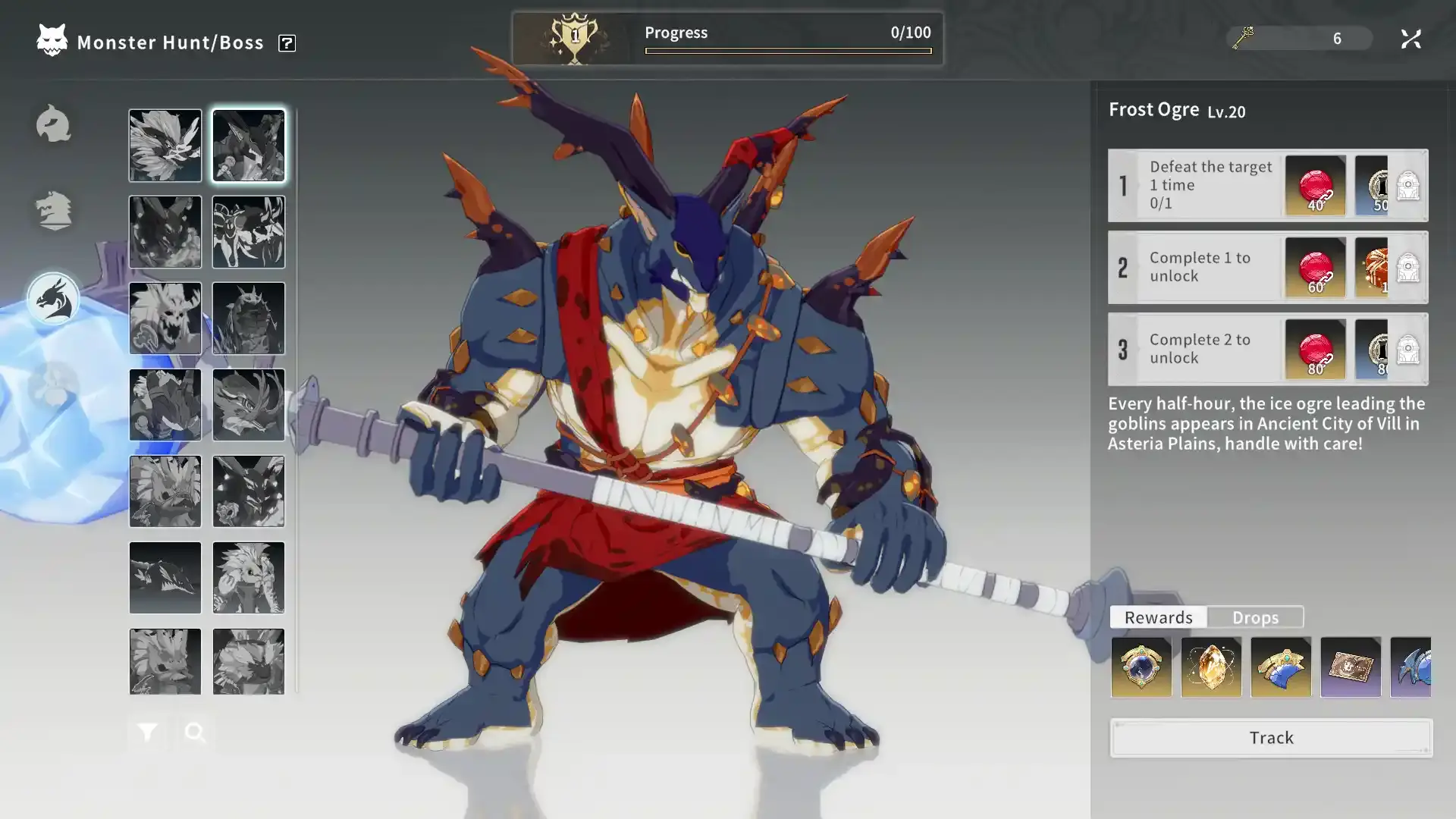Open the monster search magnifier

pyautogui.click(x=195, y=733)
